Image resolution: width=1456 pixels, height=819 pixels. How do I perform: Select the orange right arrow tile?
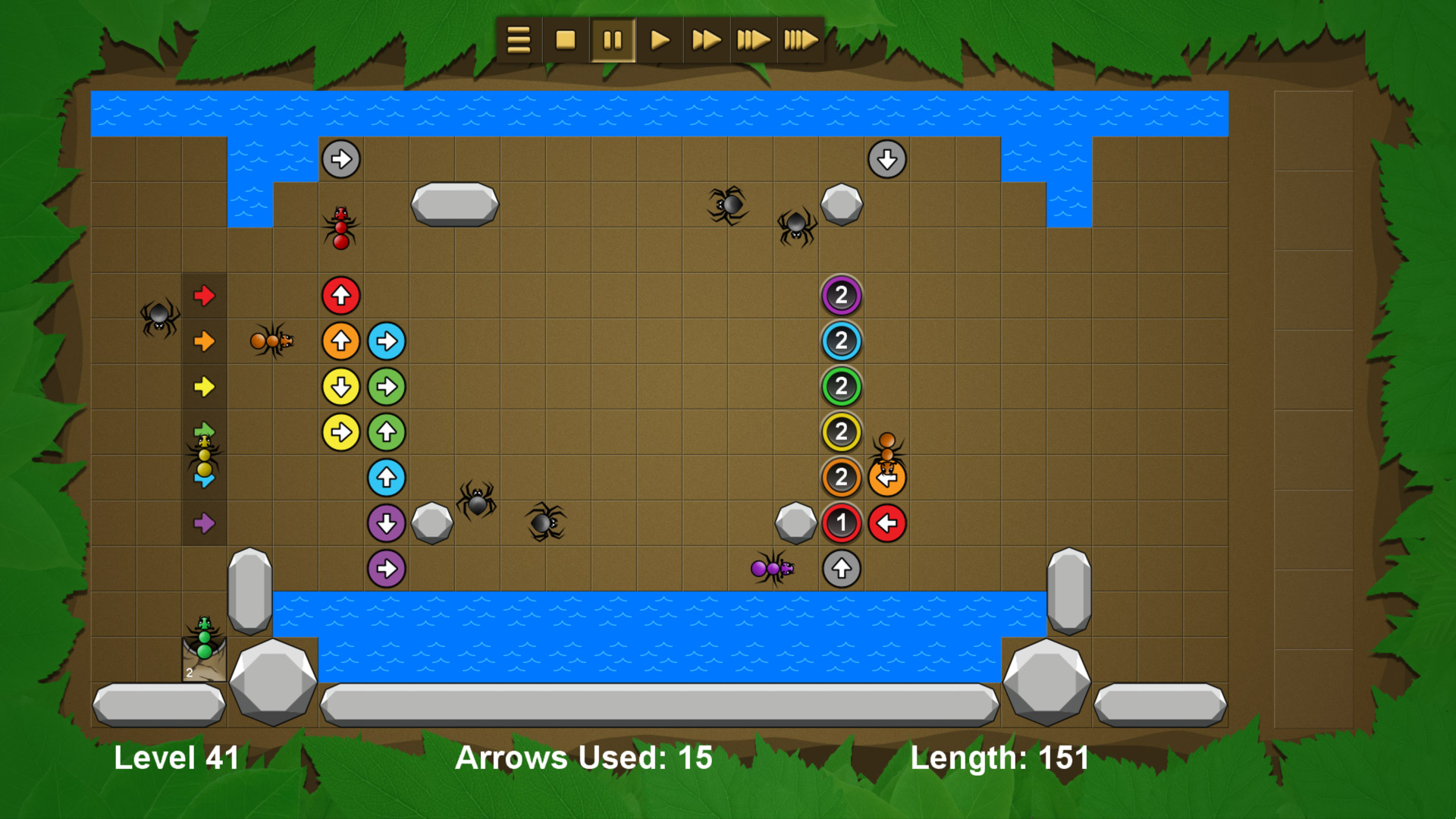[205, 341]
